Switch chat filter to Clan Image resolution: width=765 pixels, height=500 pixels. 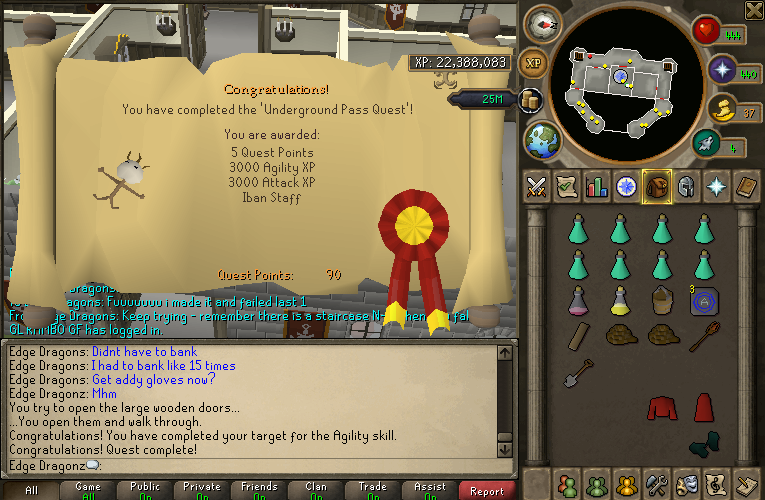point(316,490)
